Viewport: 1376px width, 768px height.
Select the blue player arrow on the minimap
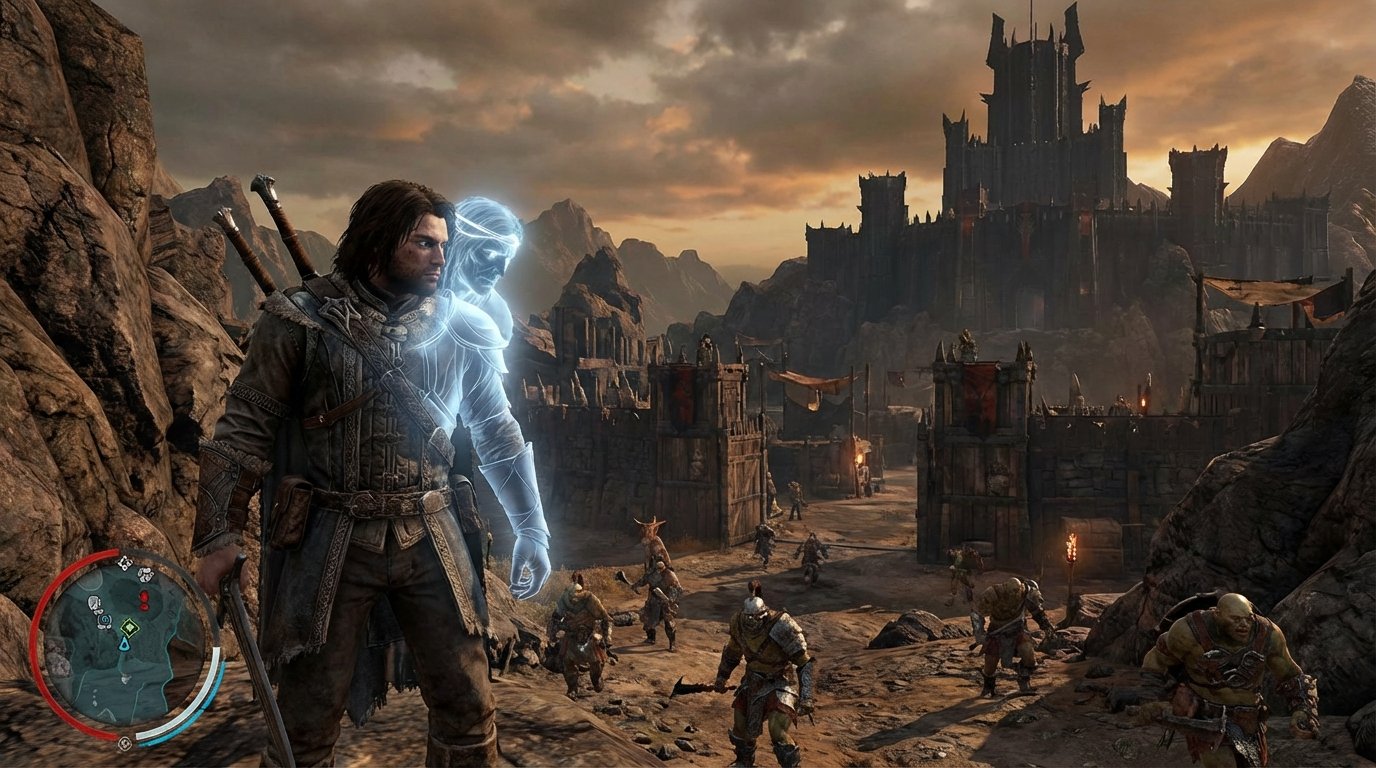(x=124, y=645)
